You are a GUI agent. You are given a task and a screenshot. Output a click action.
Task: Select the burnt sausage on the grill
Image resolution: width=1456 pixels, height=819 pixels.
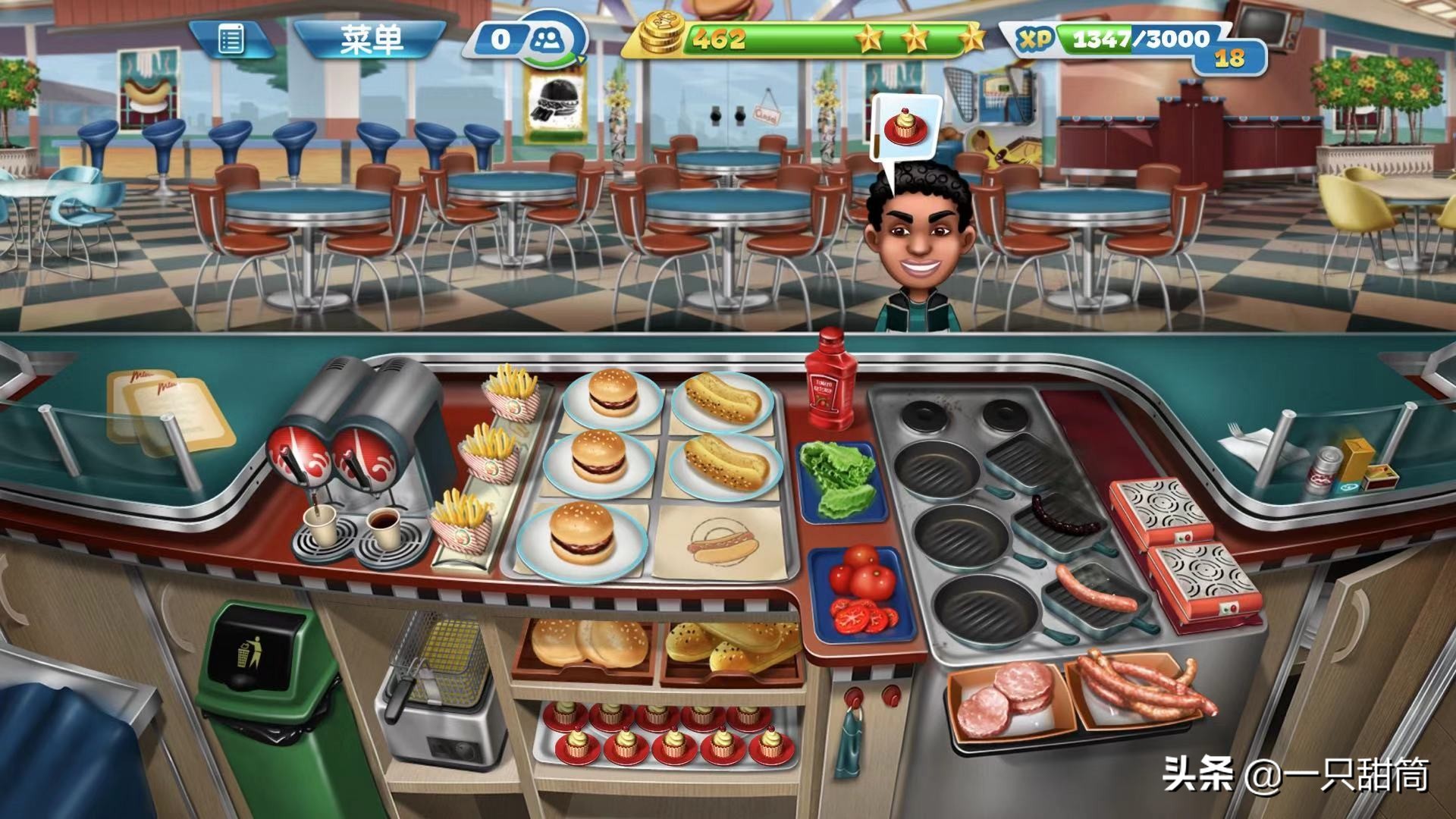pos(1065,516)
